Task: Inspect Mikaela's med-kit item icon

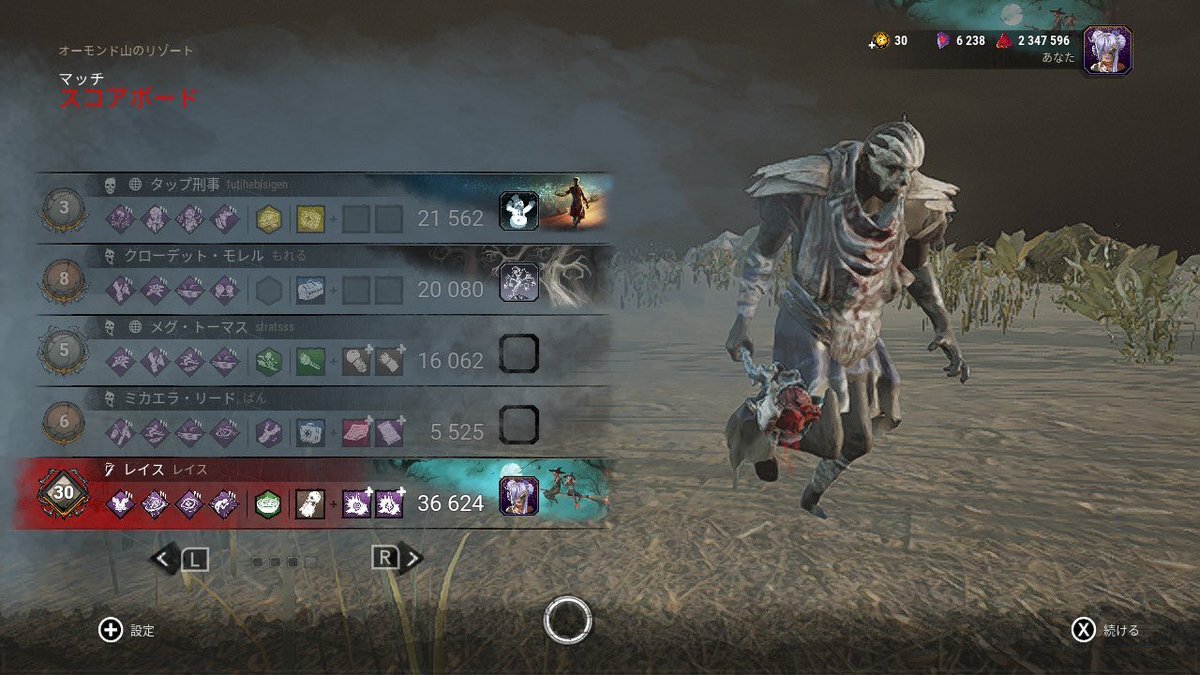Action: (310, 432)
